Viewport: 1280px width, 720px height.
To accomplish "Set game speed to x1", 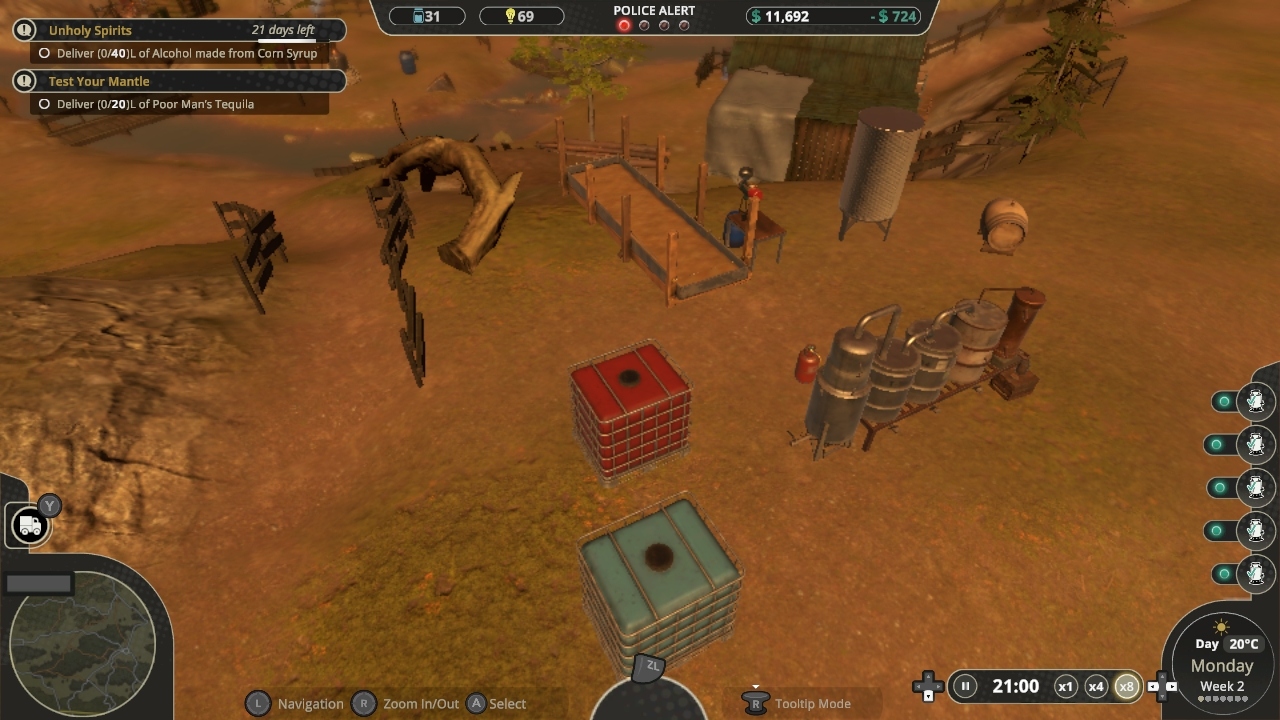I will pos(1066,686).
